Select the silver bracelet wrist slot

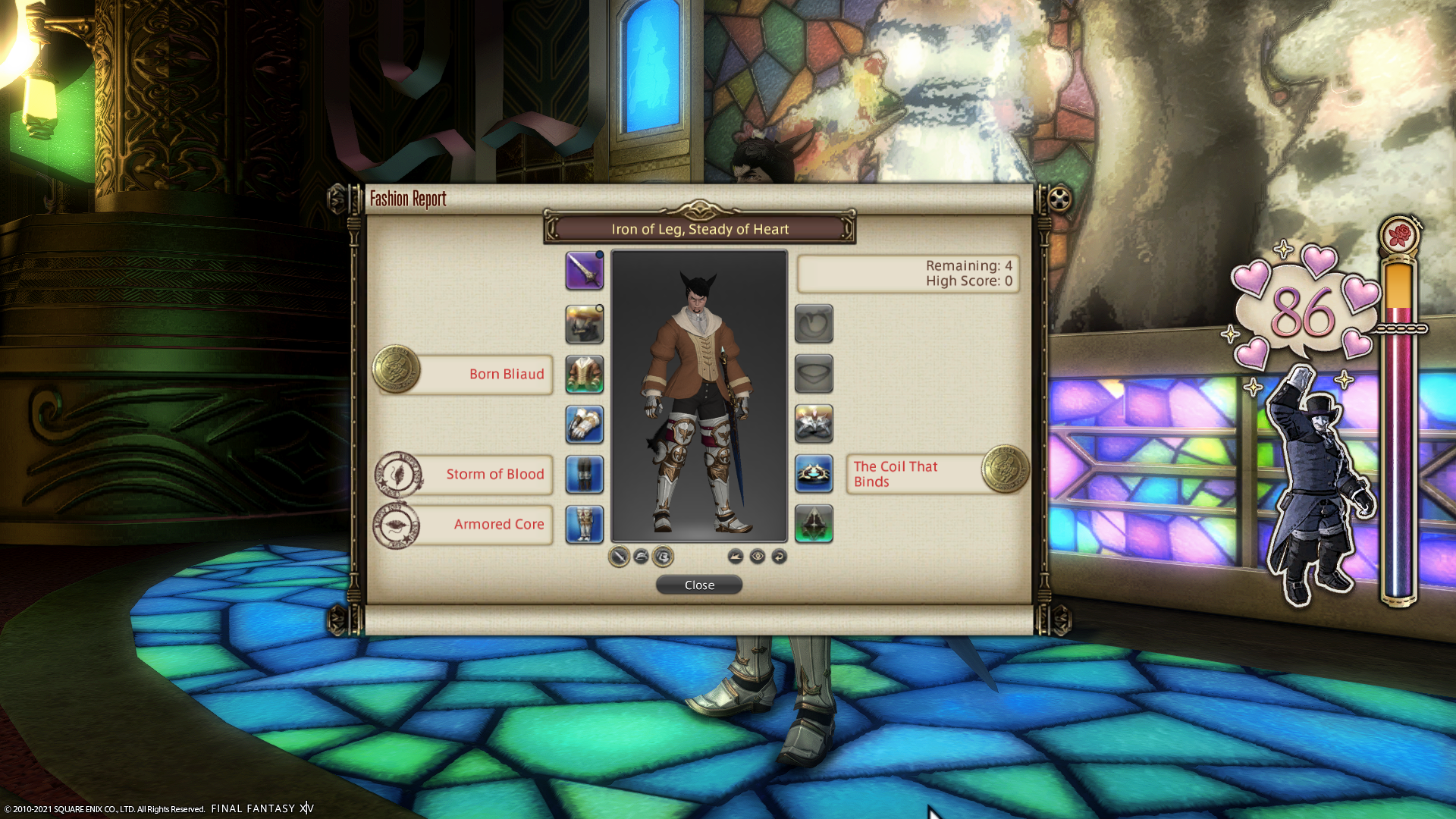814,424
